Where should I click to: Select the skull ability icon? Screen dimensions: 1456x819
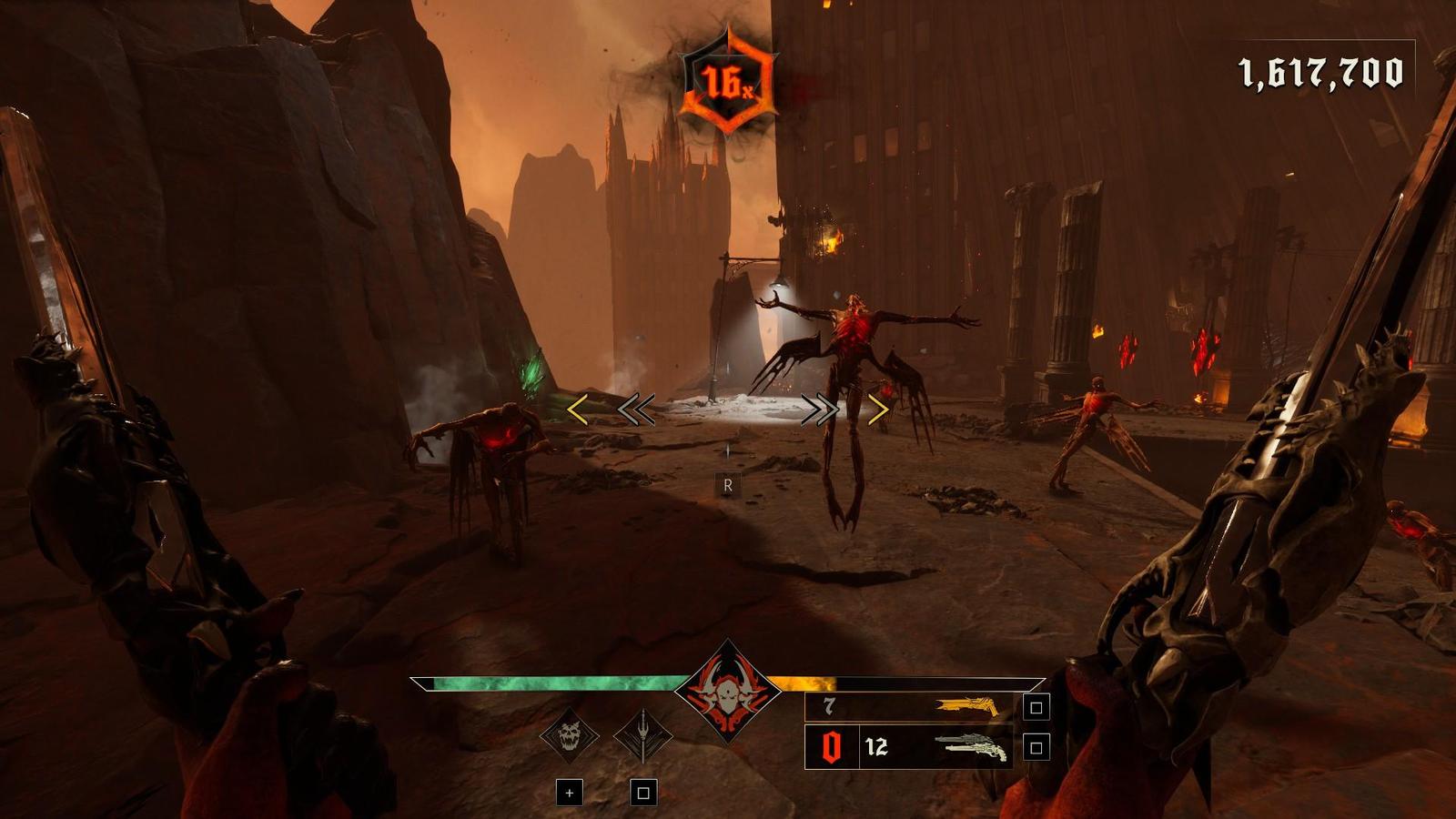coord(569,734)
